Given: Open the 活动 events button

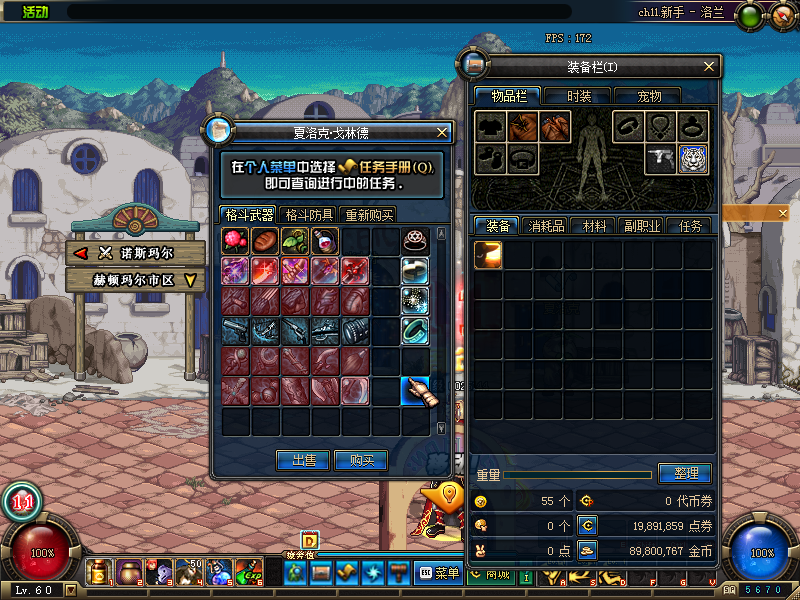Looking at the screenshot, I should click(x=34, y=12).
